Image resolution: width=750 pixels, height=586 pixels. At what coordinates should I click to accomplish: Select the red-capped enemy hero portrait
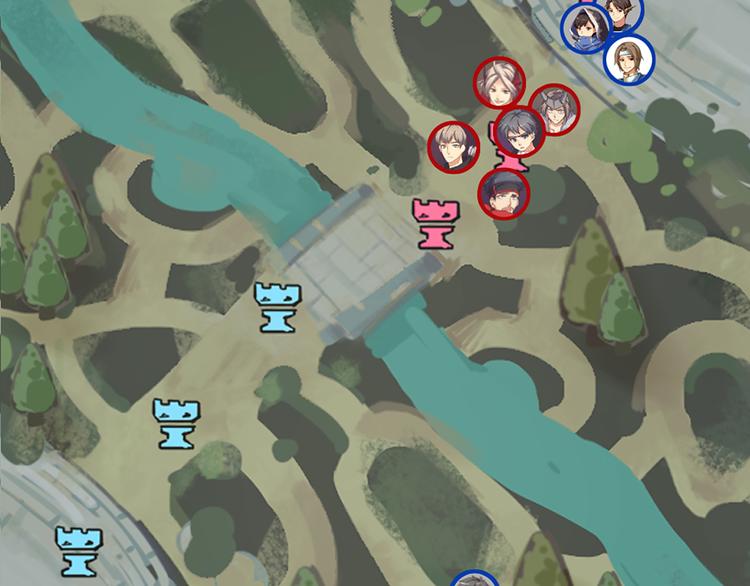504,194
